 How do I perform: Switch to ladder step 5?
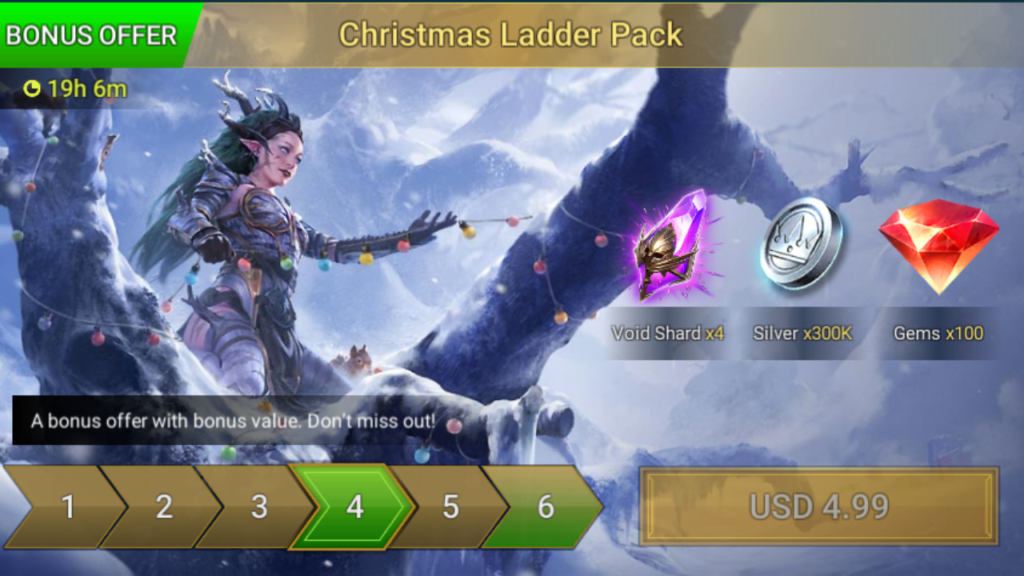click(450, 507)
